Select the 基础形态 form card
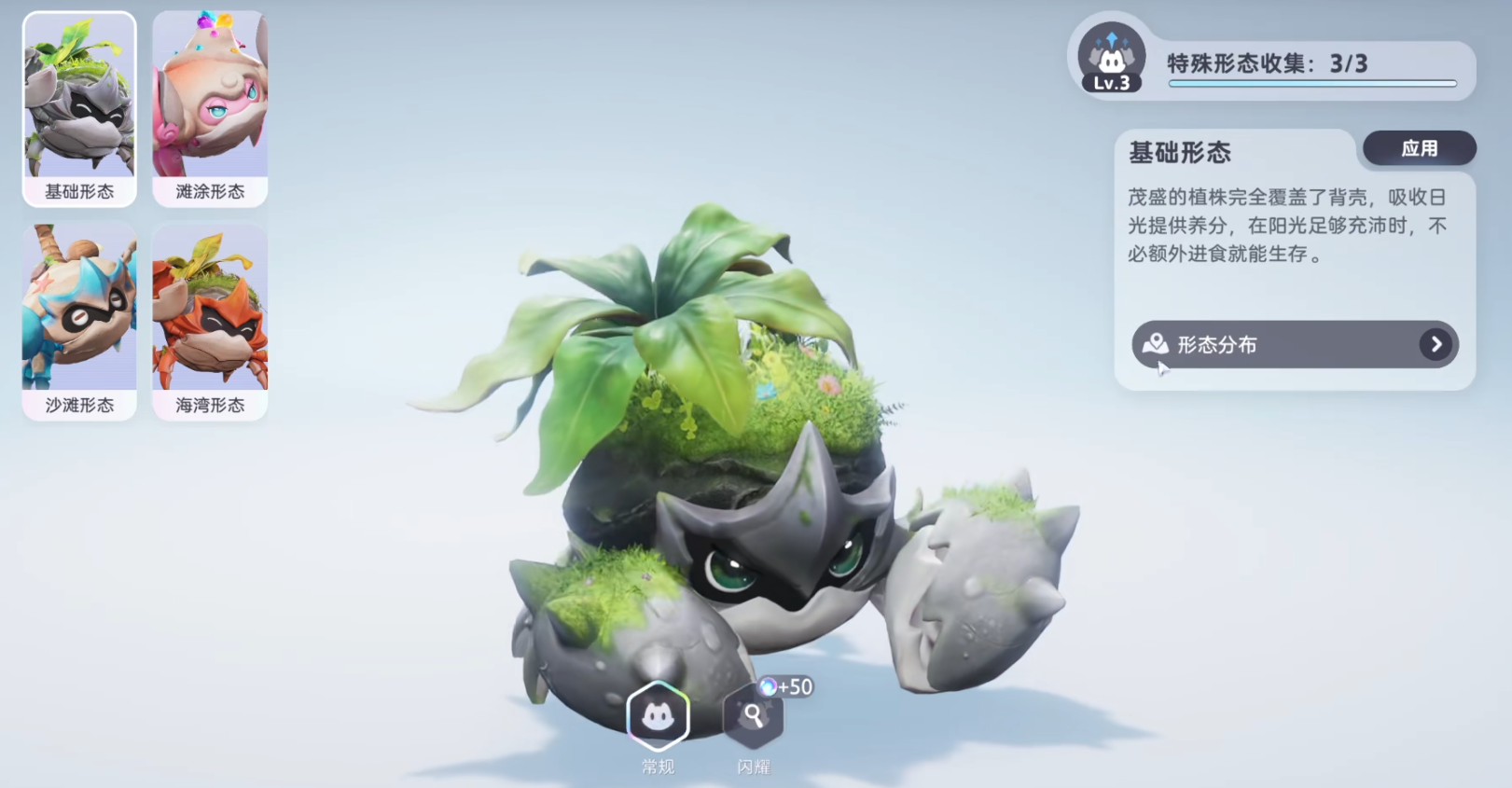The height and width of the screenshot is (788, 1512). point(79,109)
